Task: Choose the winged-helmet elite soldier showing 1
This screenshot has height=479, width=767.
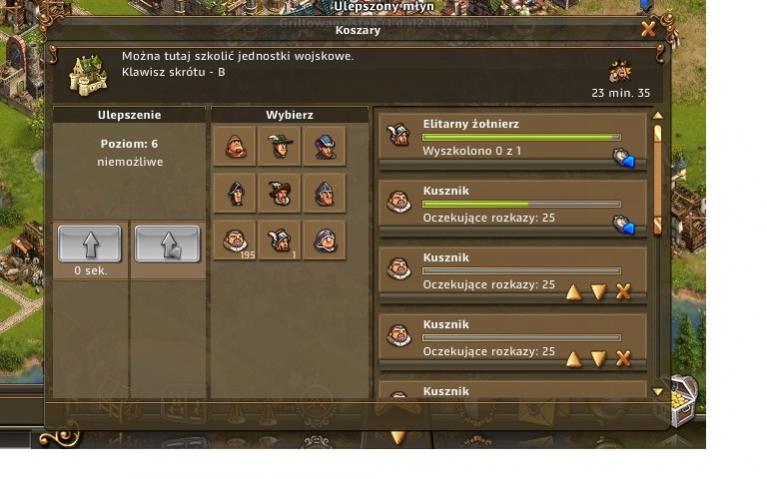Action: [x=279, y=240]
